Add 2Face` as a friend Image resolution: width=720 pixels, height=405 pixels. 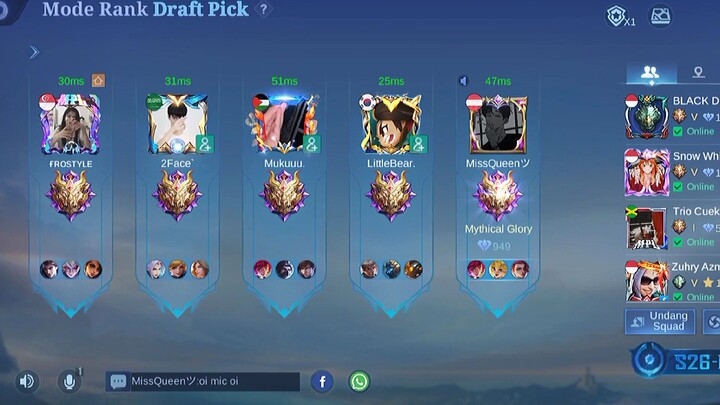tap(204, 145)
